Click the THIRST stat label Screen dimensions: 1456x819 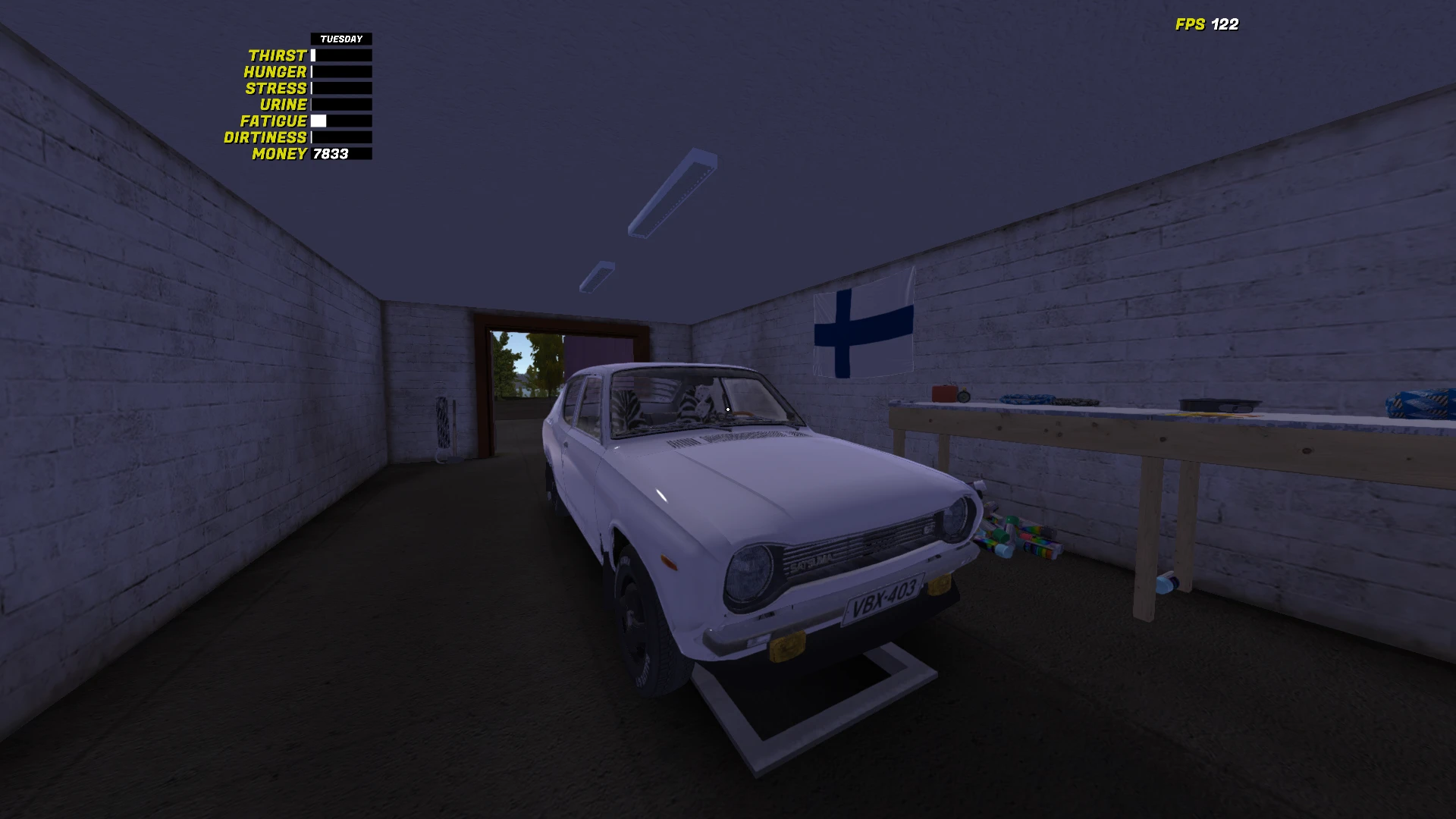click(280, 55)
